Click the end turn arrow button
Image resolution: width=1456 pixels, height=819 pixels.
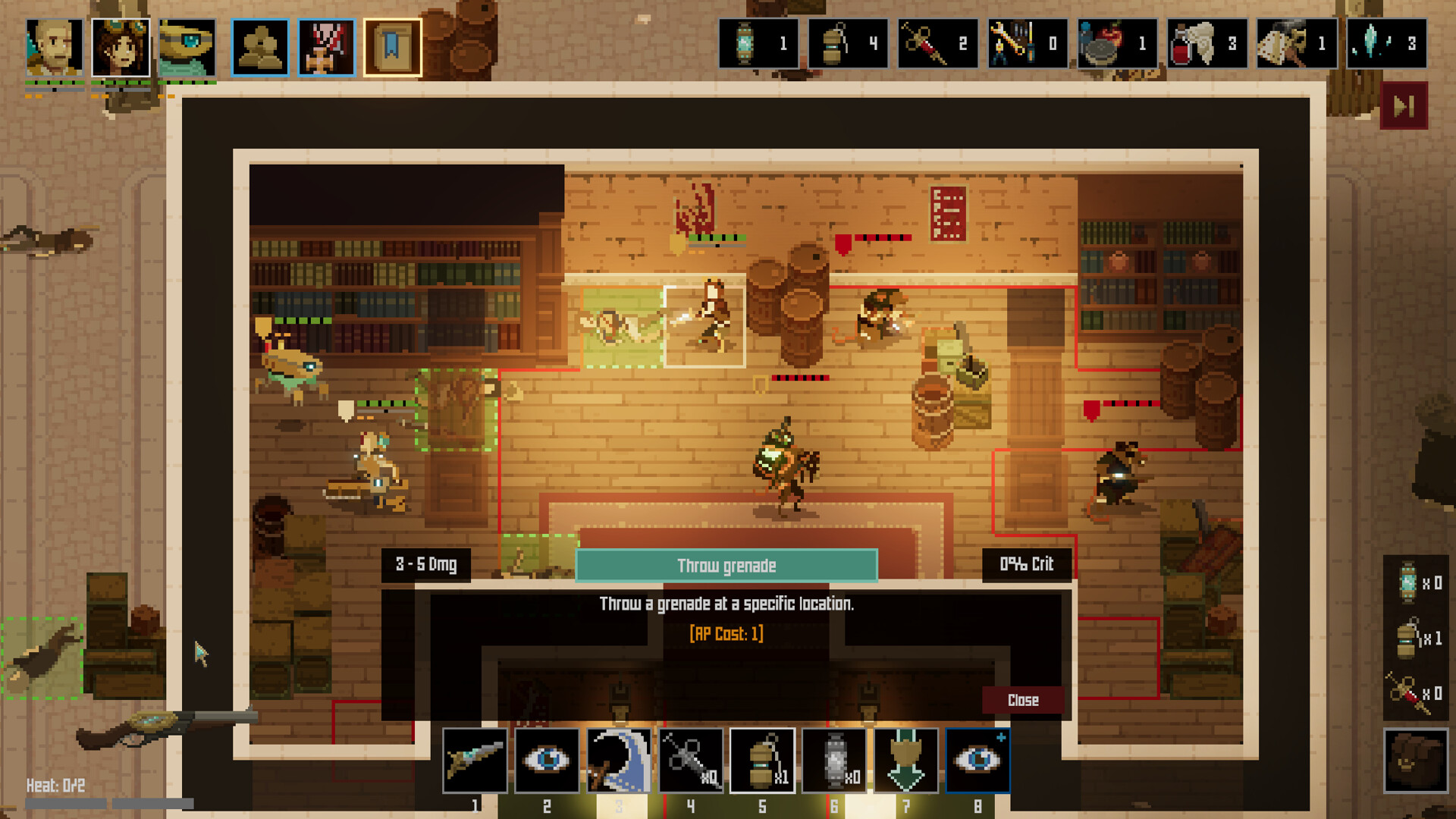click(x=1404, y=105)
